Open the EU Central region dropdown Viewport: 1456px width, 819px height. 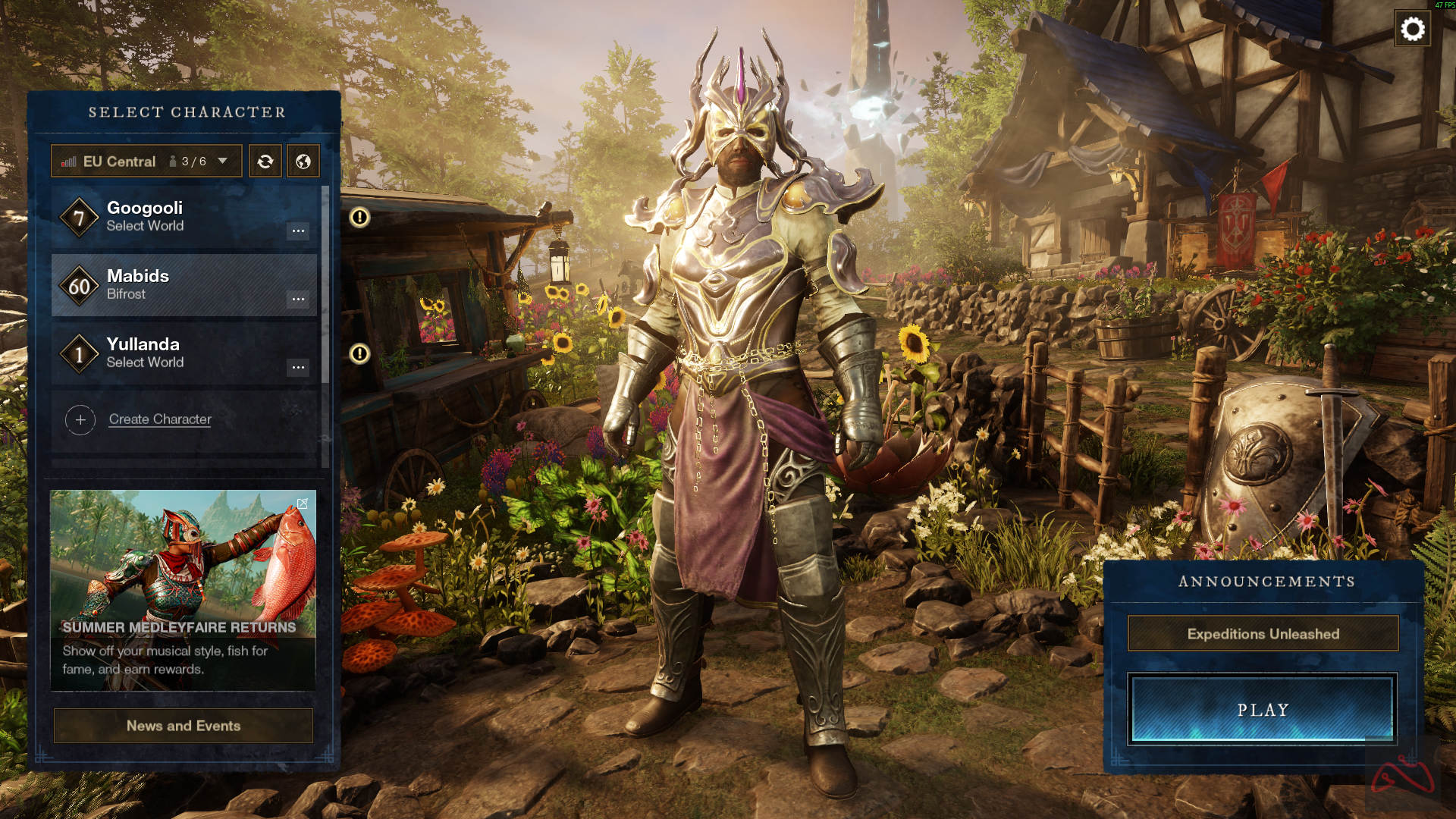point(146,162)
